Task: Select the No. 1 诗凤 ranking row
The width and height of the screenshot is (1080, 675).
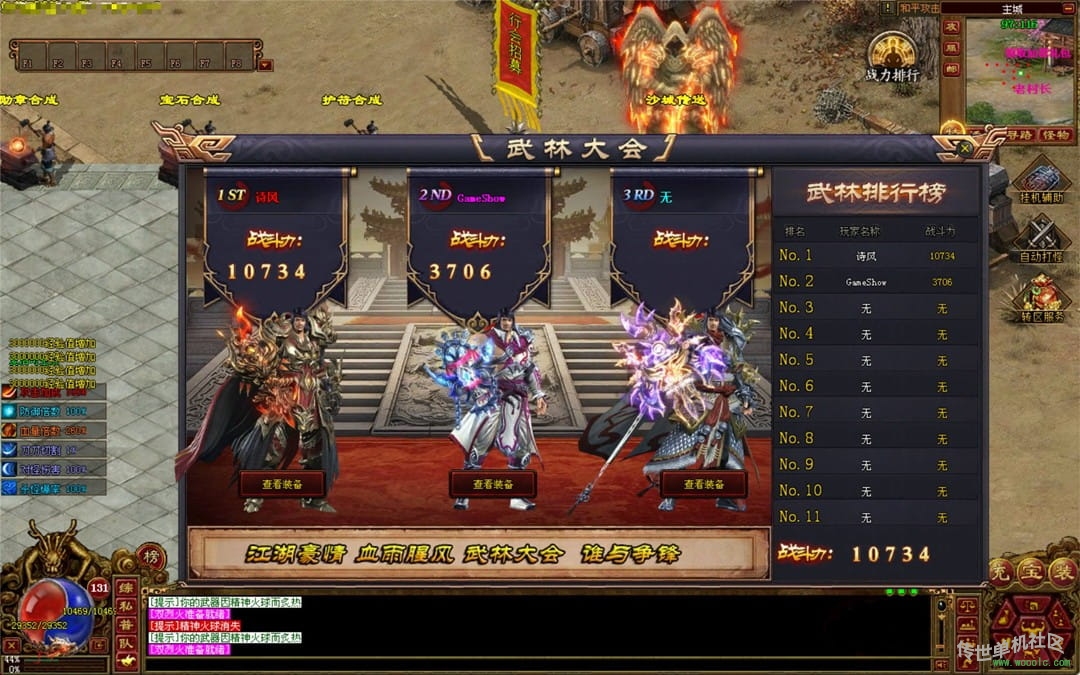Action: [x=875, y=256]
